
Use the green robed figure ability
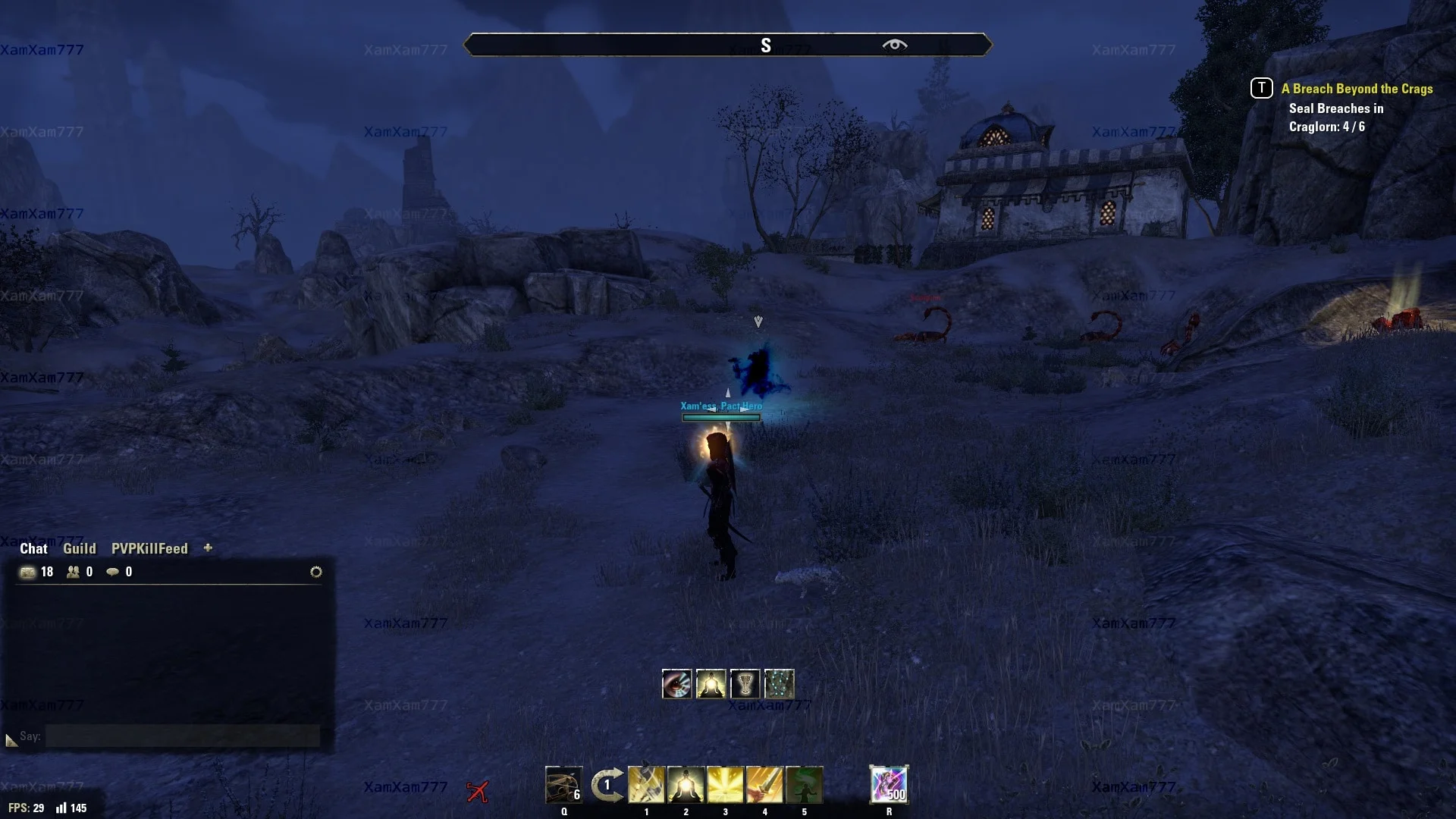pyautogui.click(x=804, y=785)
